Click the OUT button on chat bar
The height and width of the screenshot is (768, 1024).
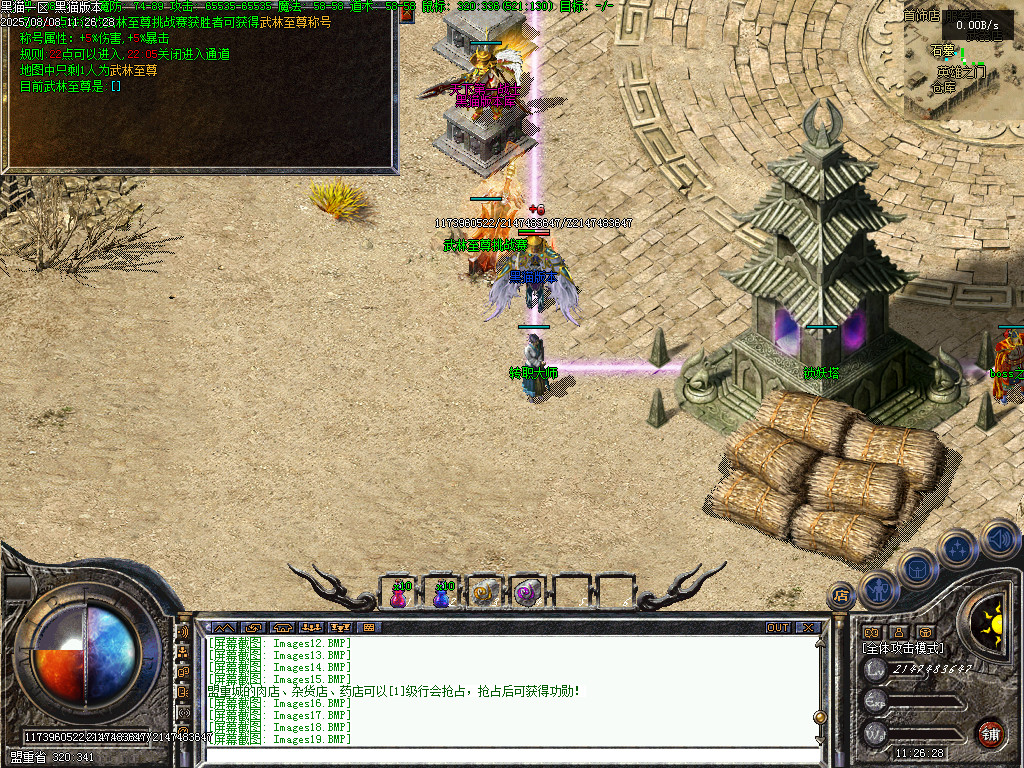pyautogui.click(x=778, y=628)
